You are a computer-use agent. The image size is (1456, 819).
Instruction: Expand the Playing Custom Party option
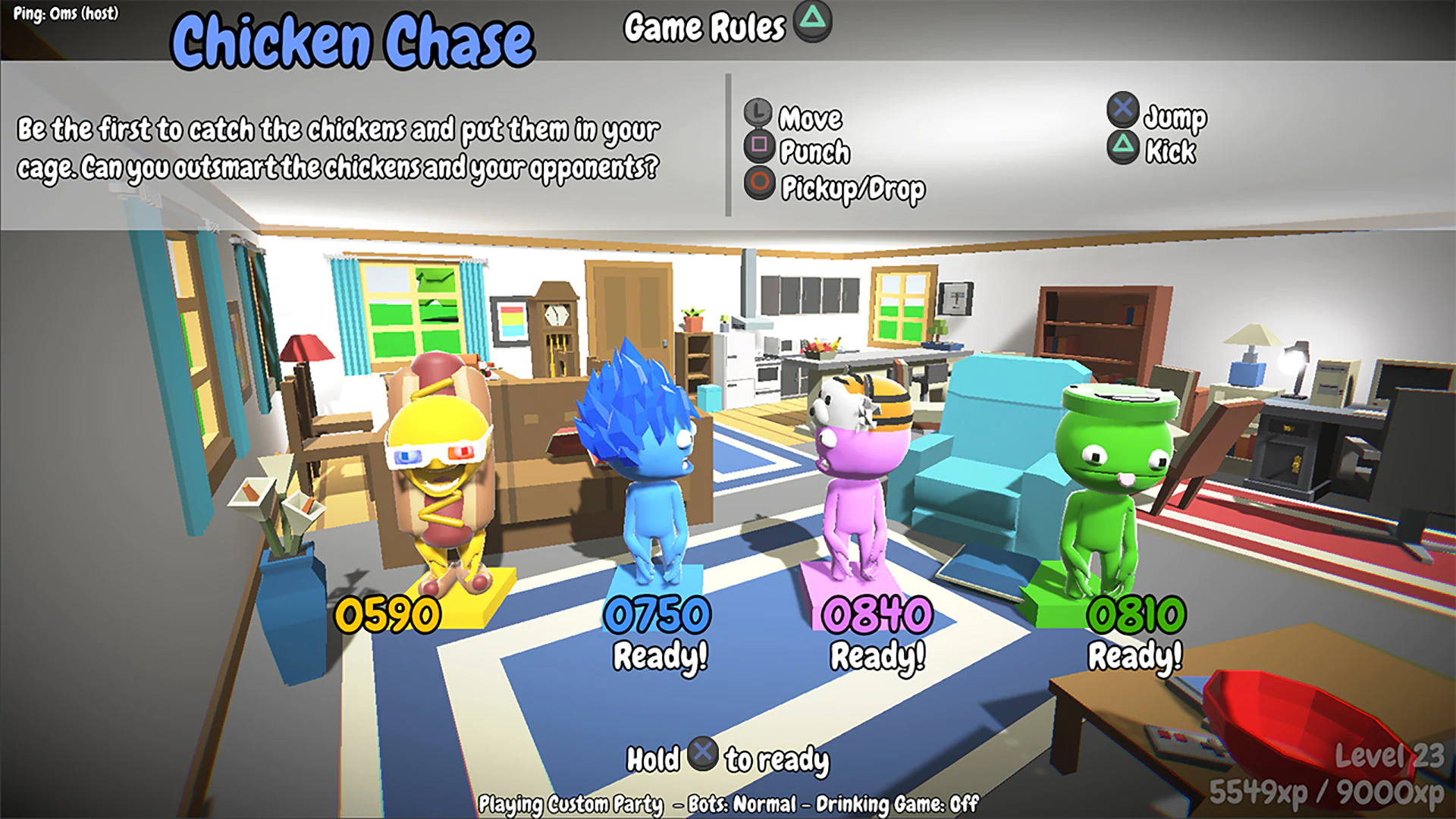point(574,801)
